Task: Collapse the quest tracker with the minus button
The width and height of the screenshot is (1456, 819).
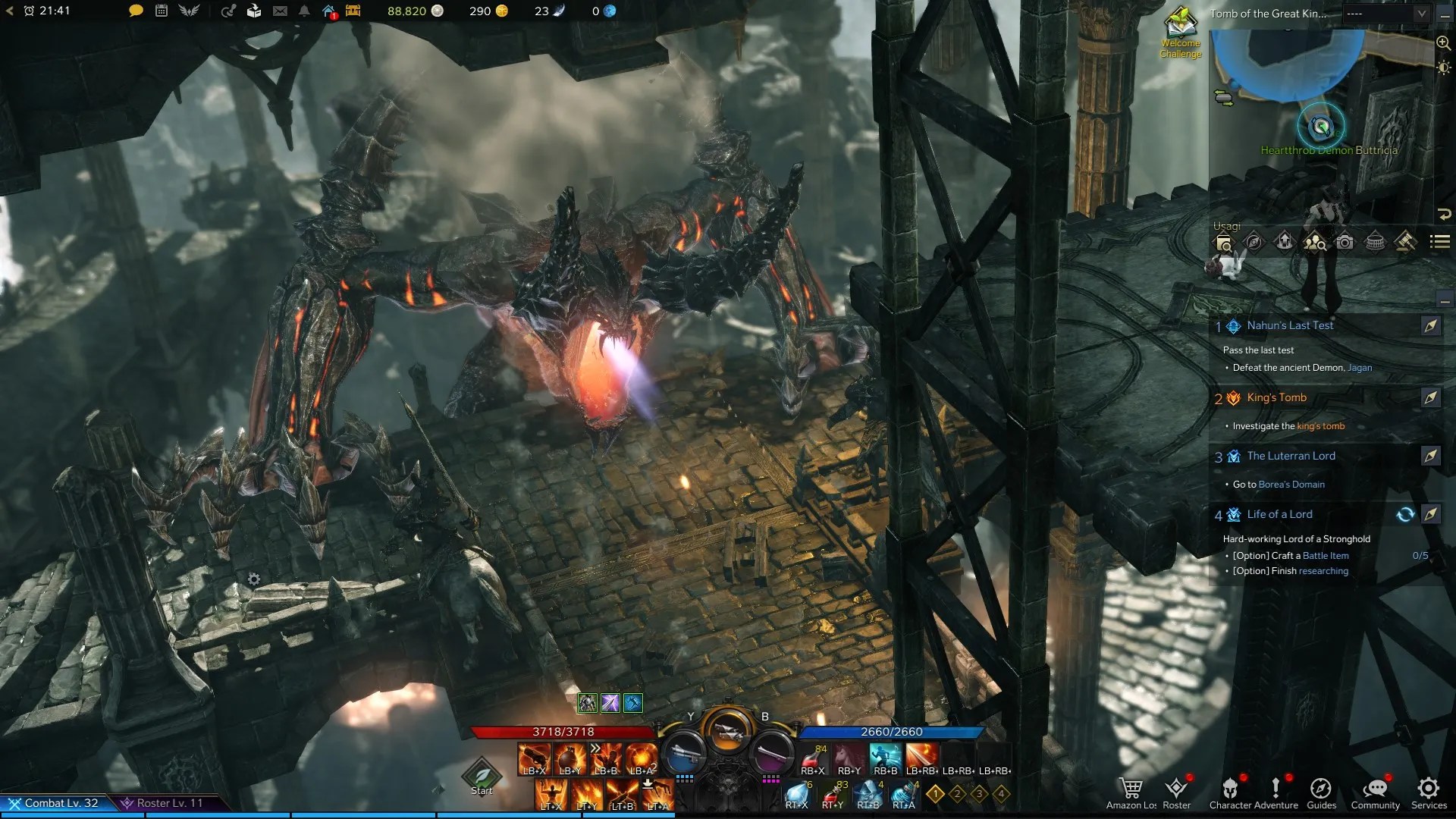Action: (1445, 301)
